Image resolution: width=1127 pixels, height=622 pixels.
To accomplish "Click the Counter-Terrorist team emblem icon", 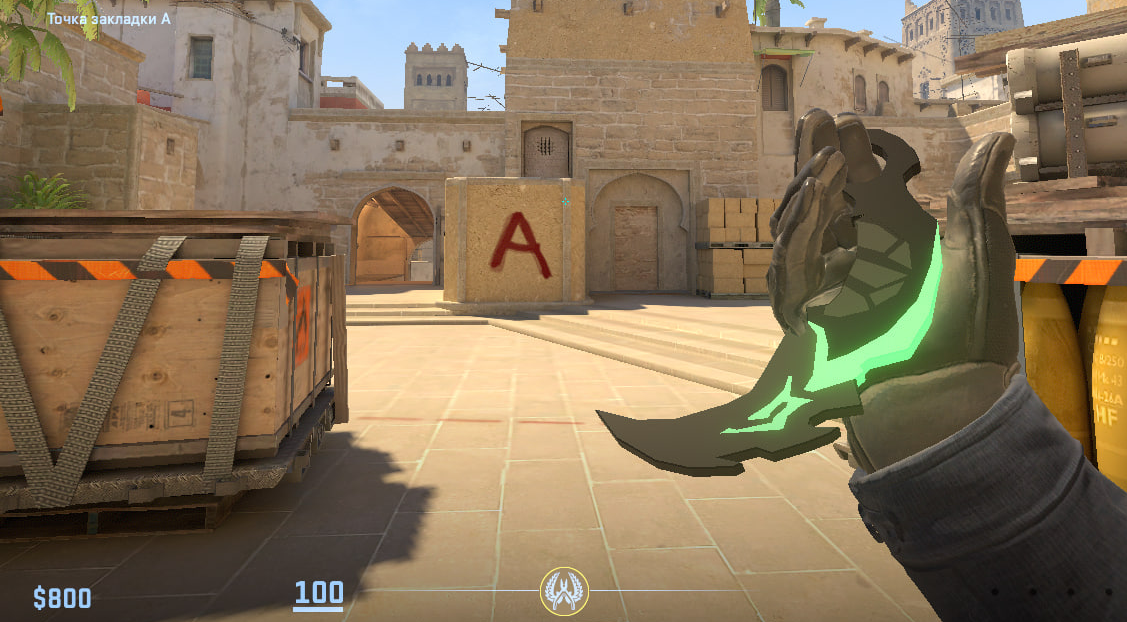I will click(x=564, y=591).
